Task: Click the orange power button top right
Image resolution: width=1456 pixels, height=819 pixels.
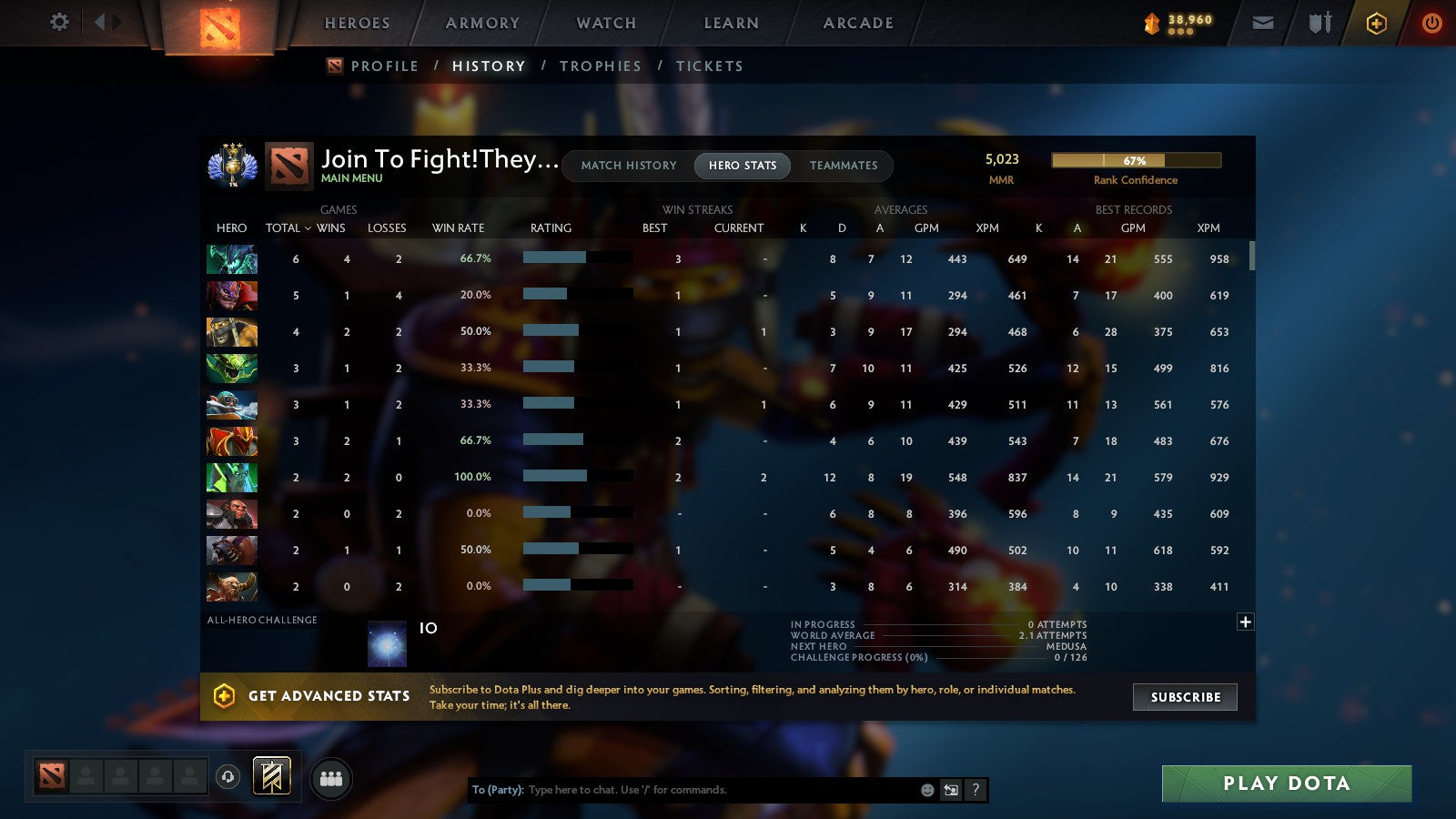Action: pyautogui.click(x=1431, y=23)
